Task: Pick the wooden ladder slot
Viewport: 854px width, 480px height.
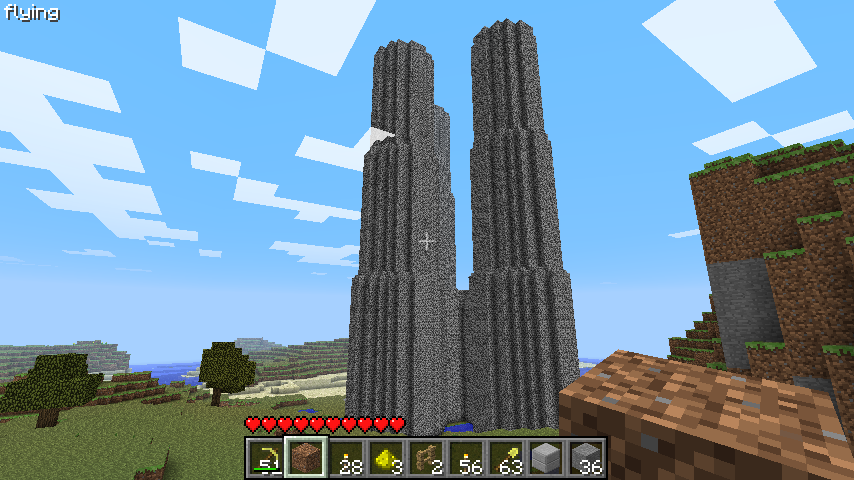Action: point(426,459)
